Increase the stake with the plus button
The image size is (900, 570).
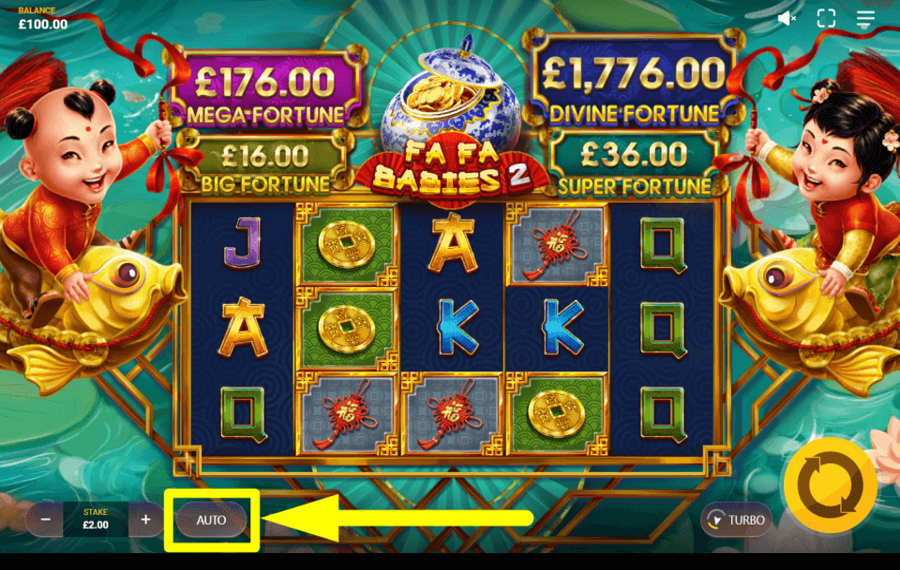click(146, 519)
